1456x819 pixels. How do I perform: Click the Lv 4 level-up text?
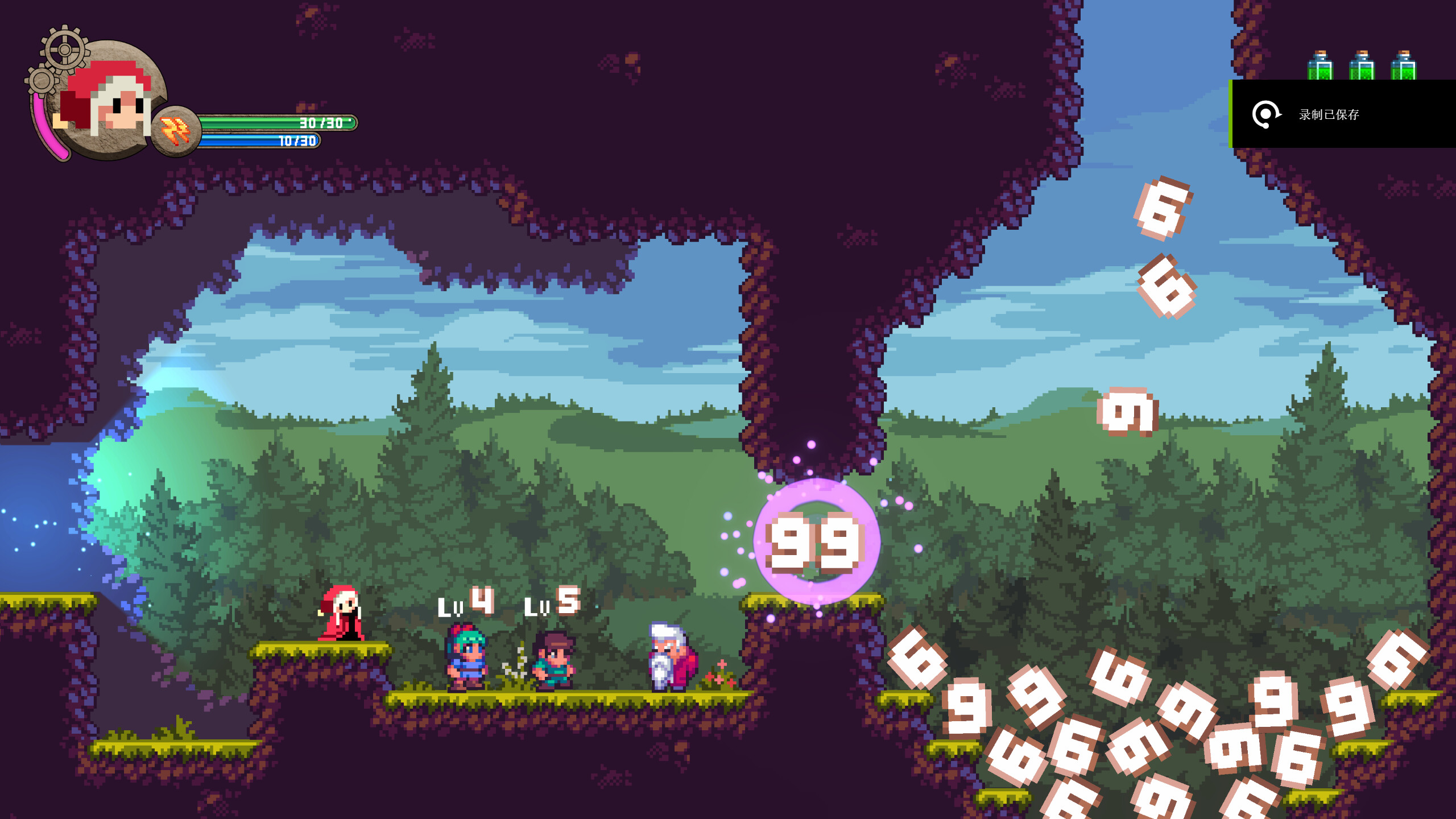[x=466, y=603]
